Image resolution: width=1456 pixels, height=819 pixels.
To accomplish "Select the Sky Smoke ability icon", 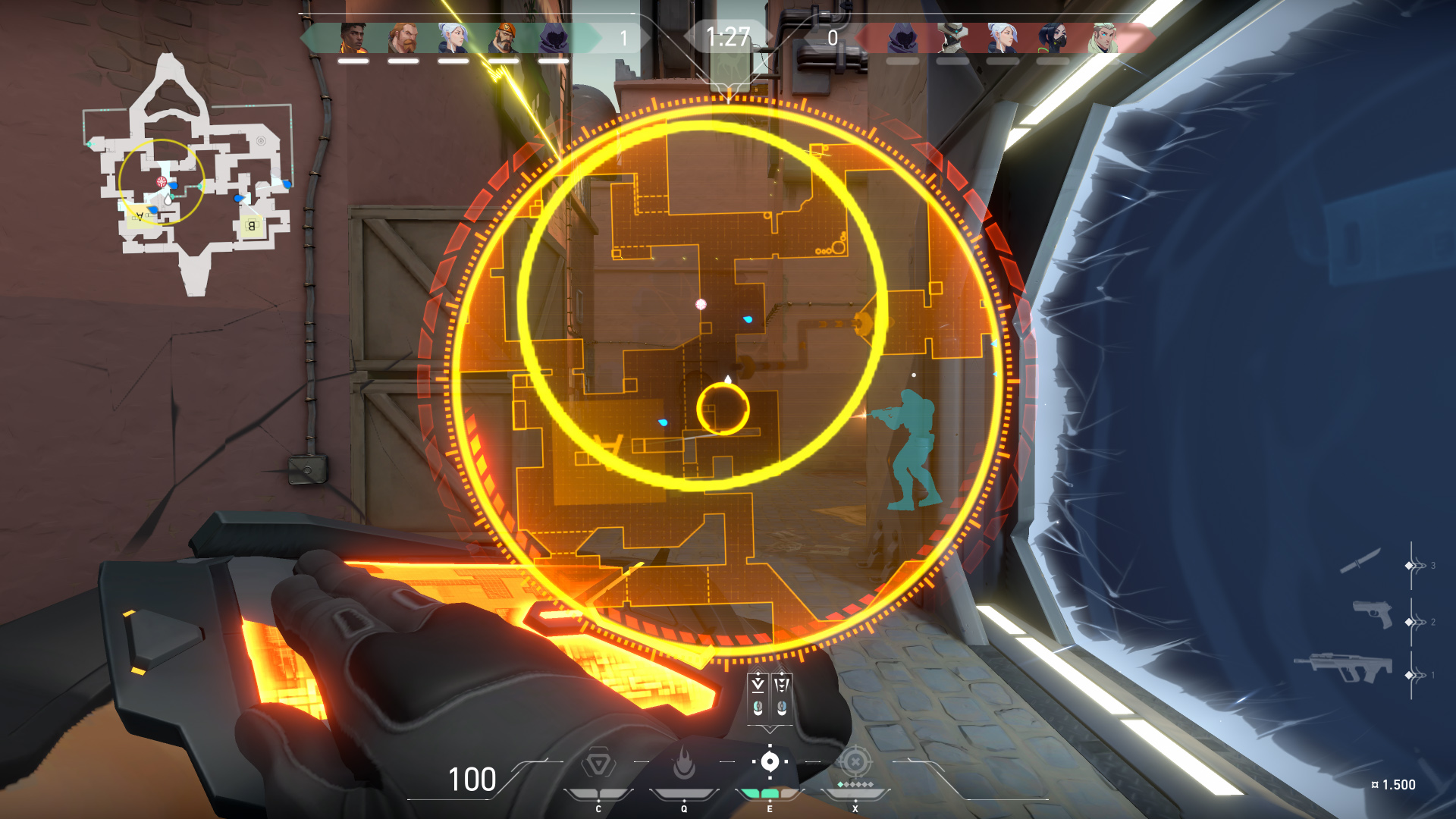I will coord(770,761).
